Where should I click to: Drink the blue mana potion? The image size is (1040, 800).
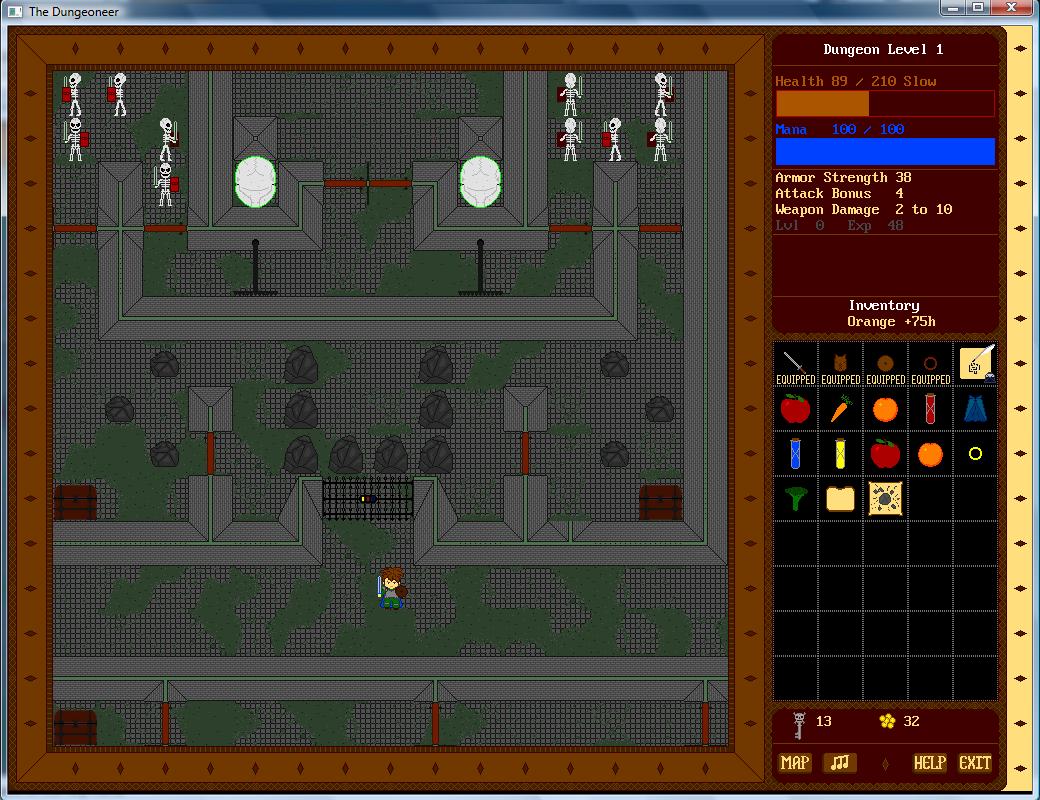point(796,454)
